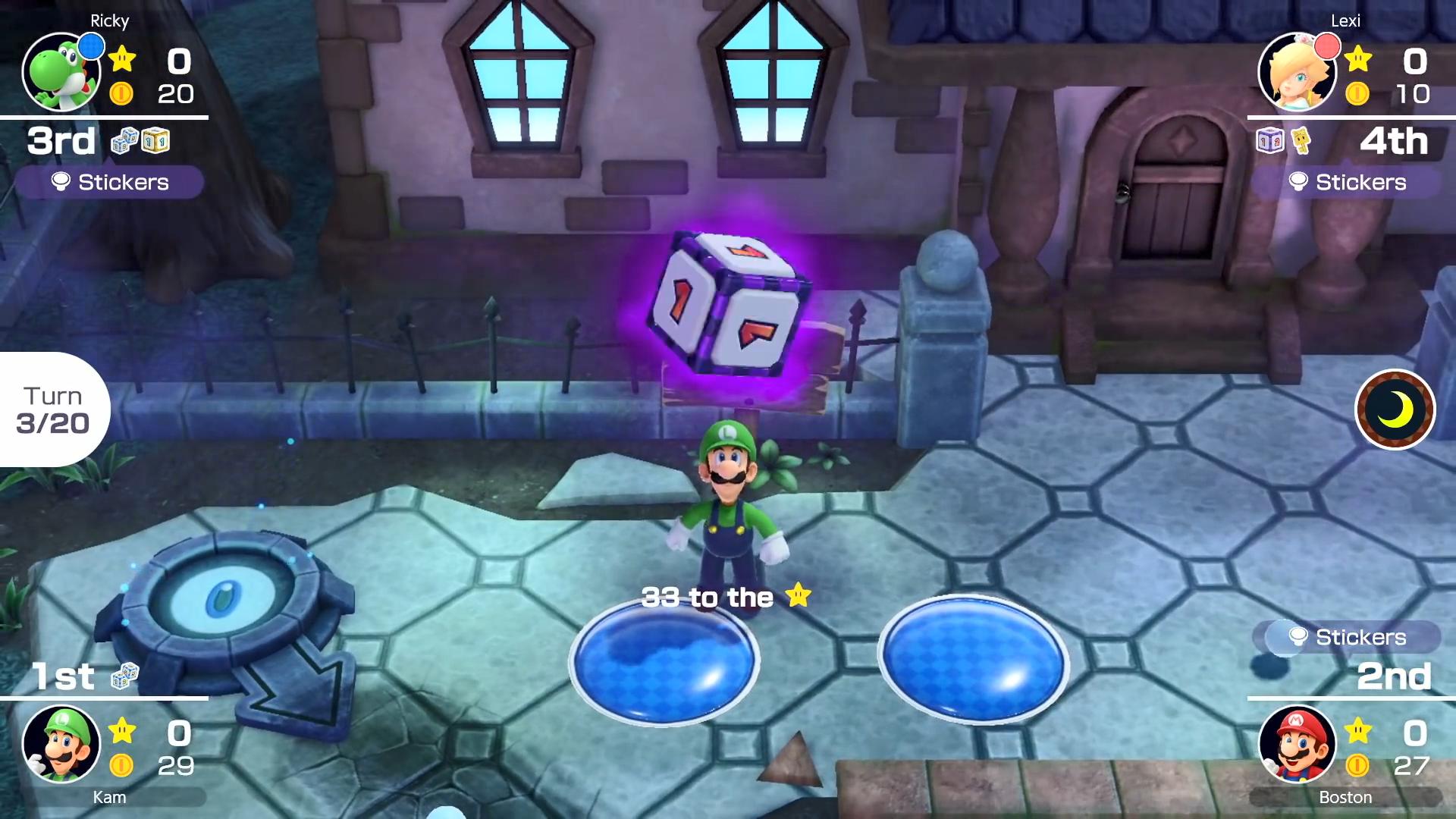1456x819 pixels.
Task: Click the crescent moon night indicator
Action: click(x=1395, y=409)
